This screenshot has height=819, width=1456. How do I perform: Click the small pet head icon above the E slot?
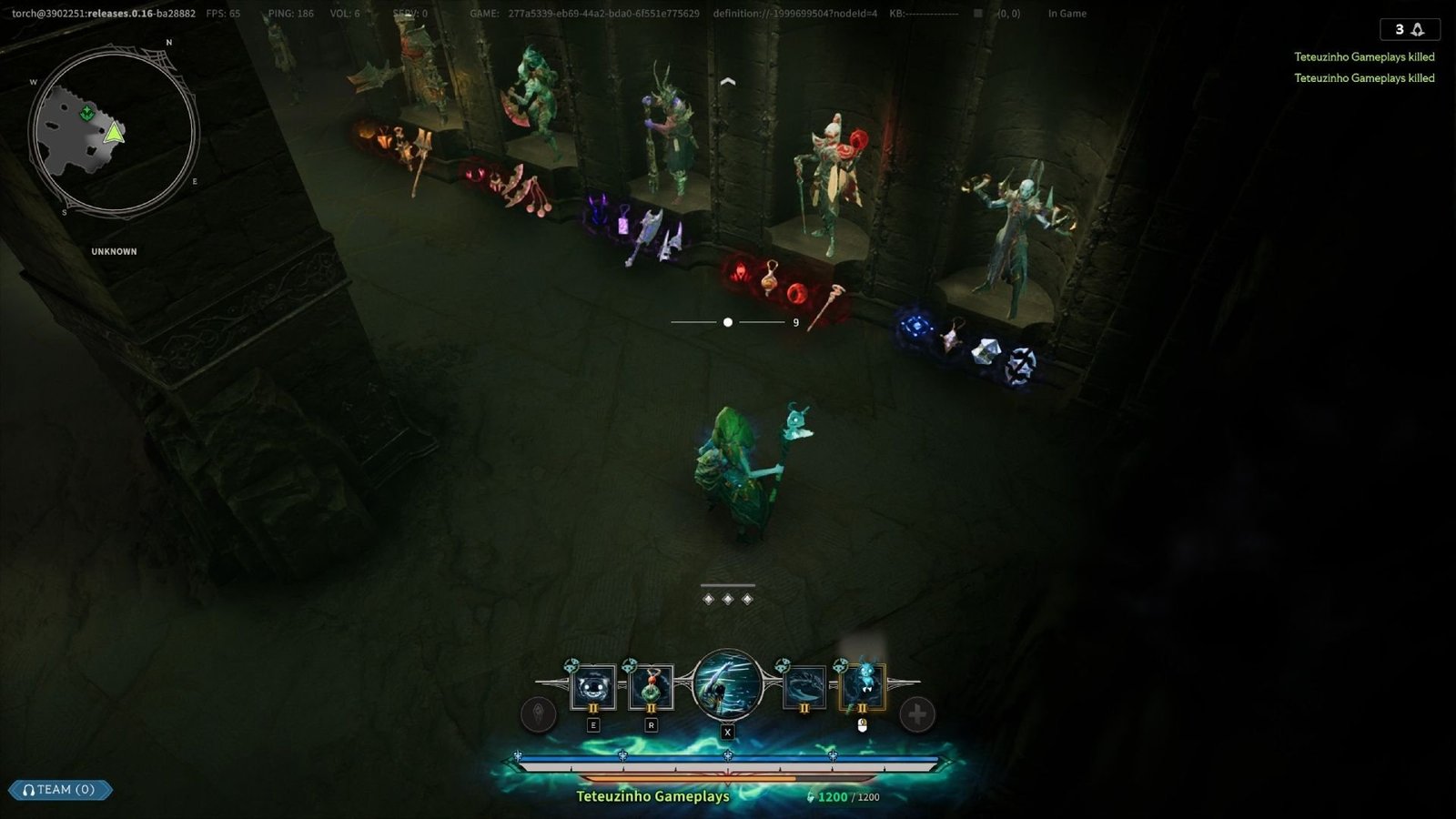[x=571, y=664]
